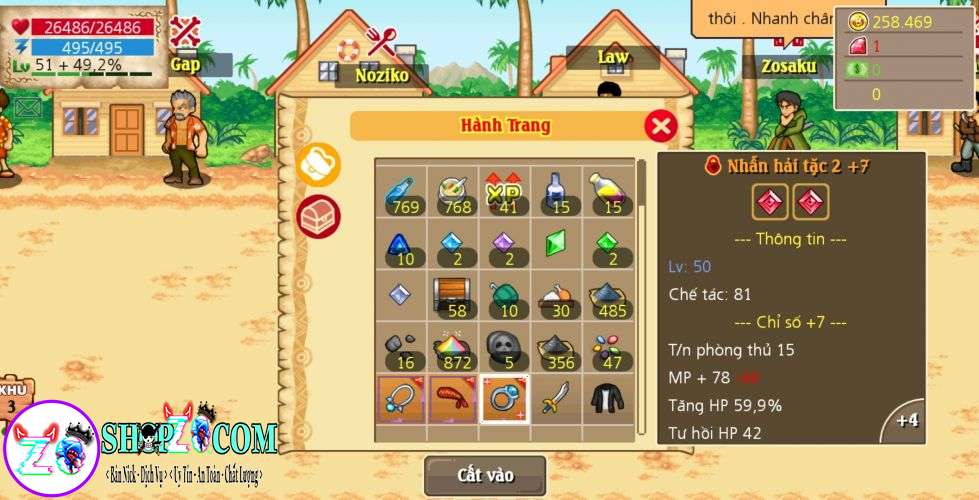The image size is (979, 500).
Task: Click the first red gem socket
Action: coord(767,202)
